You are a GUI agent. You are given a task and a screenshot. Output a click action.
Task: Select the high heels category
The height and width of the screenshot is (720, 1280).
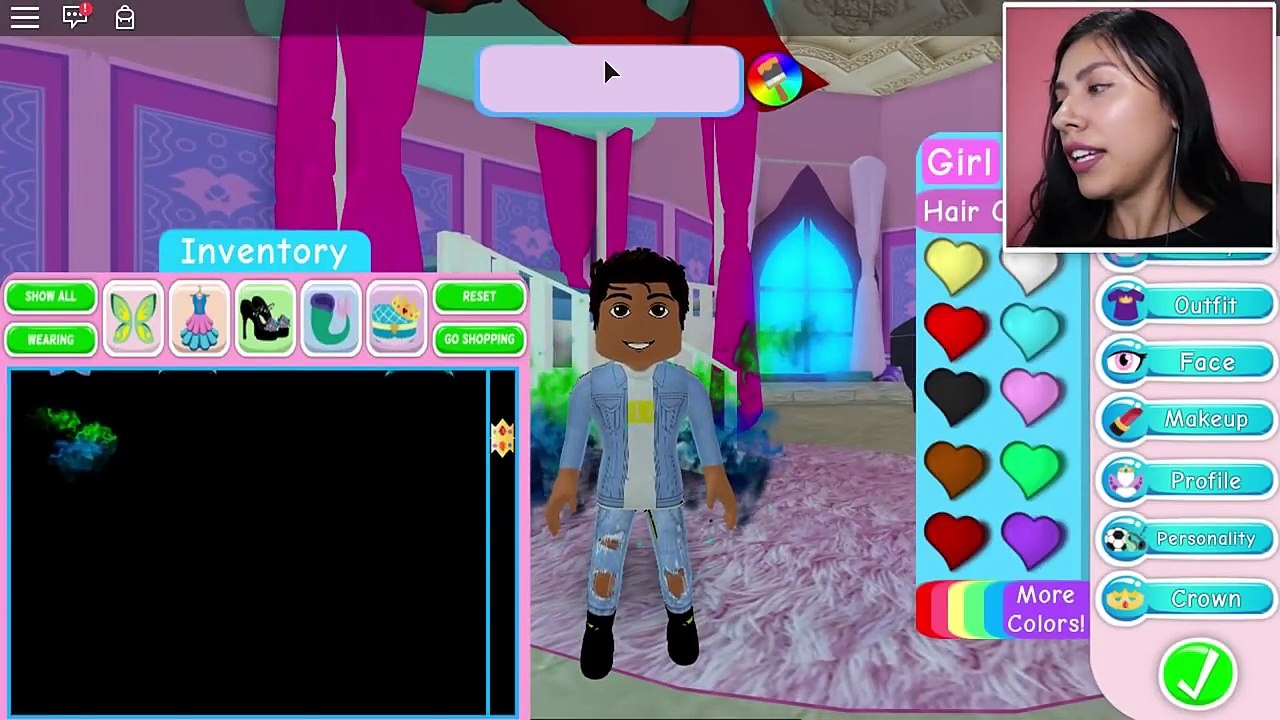point(264,317)
